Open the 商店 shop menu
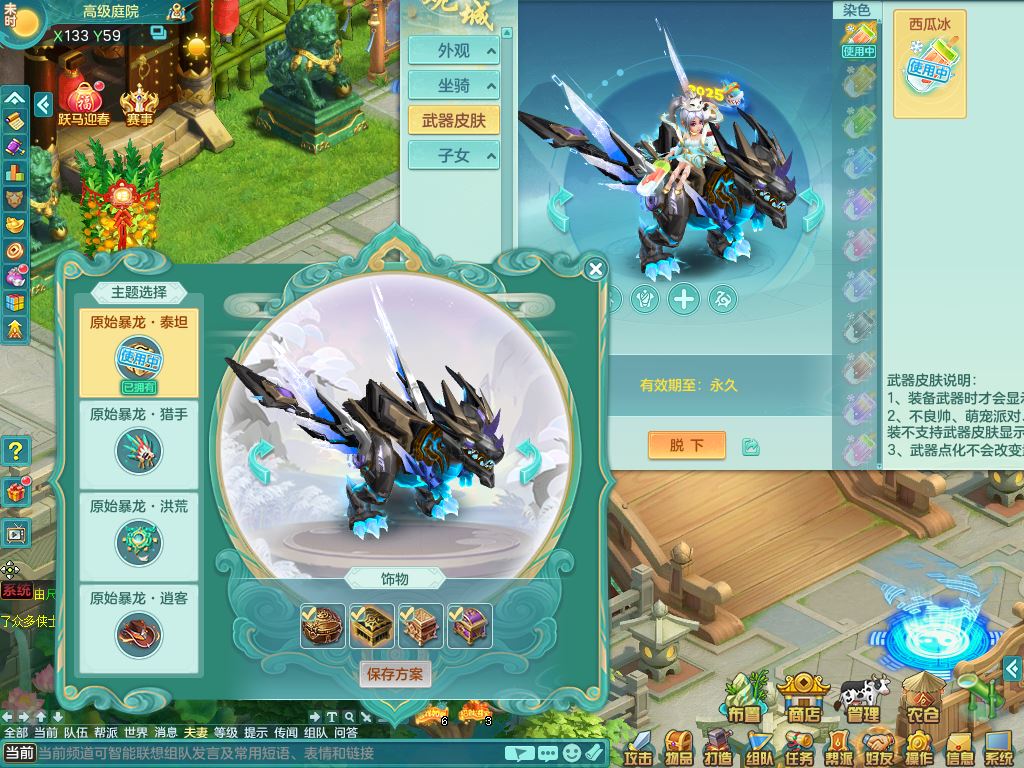Image resolution: width=1024 pixels, height=768 pixels. pos(803,698)
